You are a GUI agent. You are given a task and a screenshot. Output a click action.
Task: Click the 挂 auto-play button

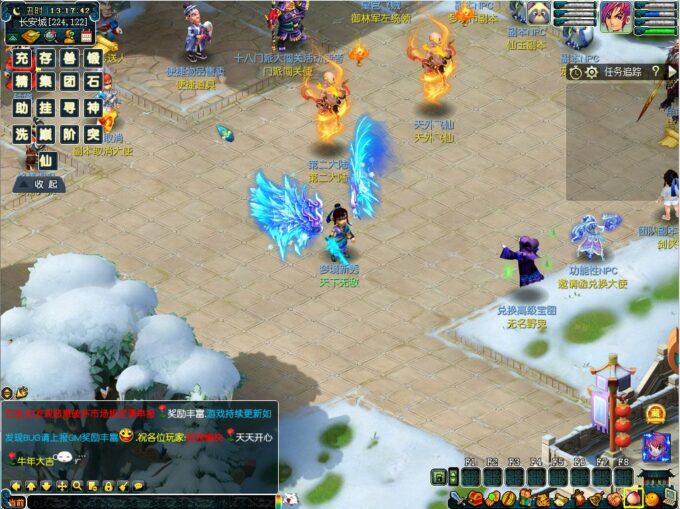coord(46,108)
